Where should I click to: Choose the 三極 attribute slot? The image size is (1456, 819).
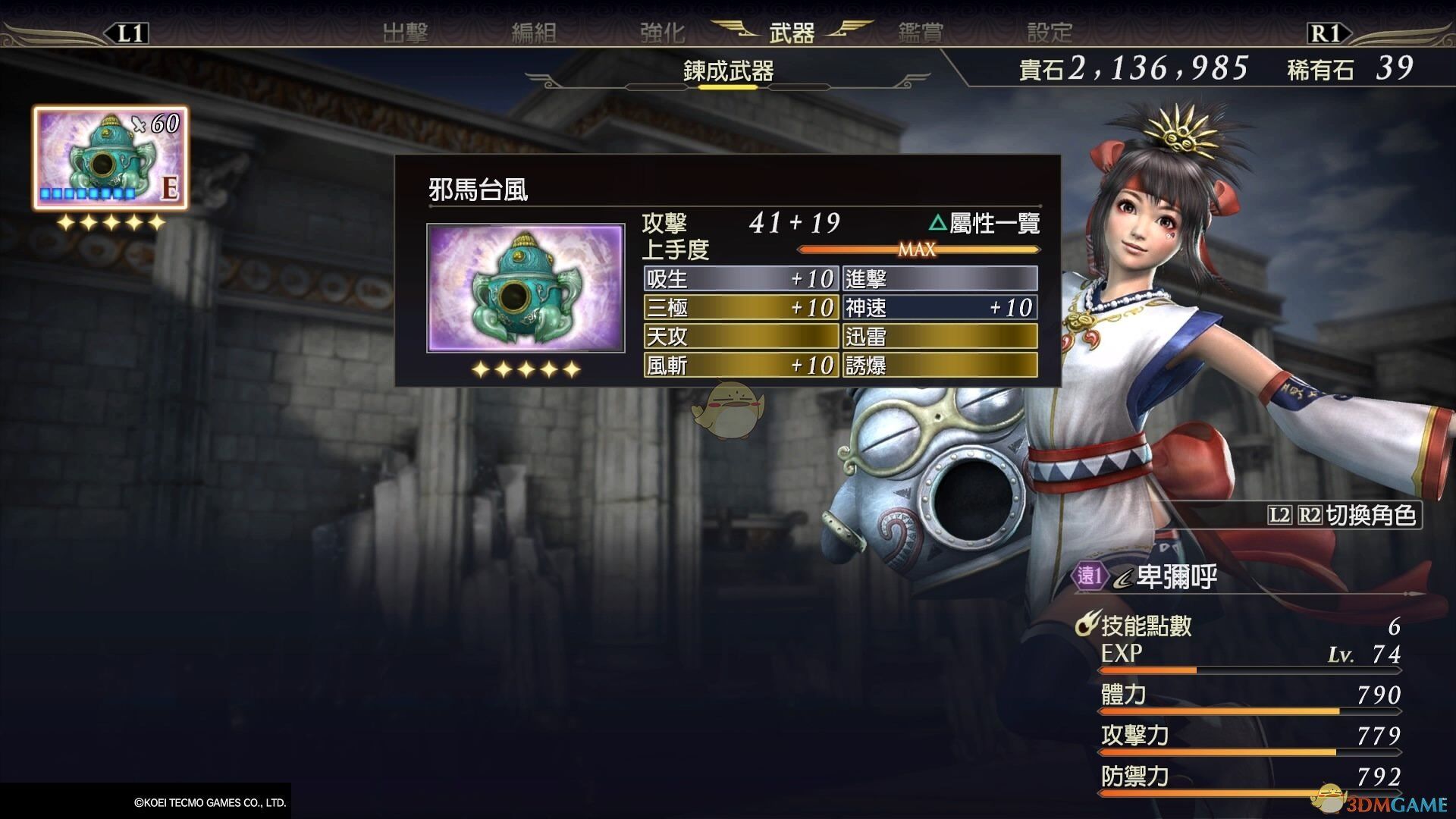tap(739, 308)
